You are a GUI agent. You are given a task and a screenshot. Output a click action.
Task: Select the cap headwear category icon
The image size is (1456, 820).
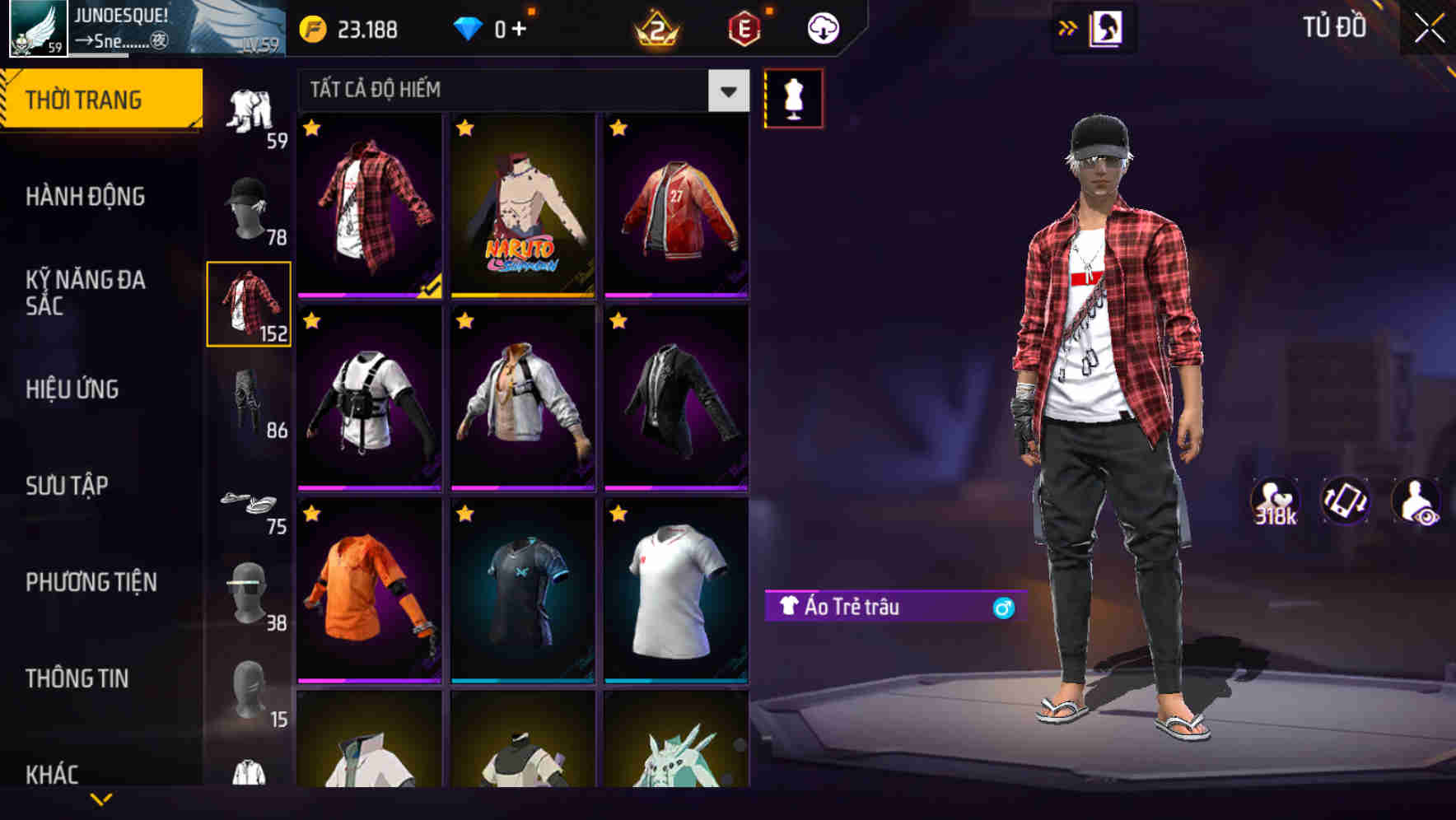(249, 206)
